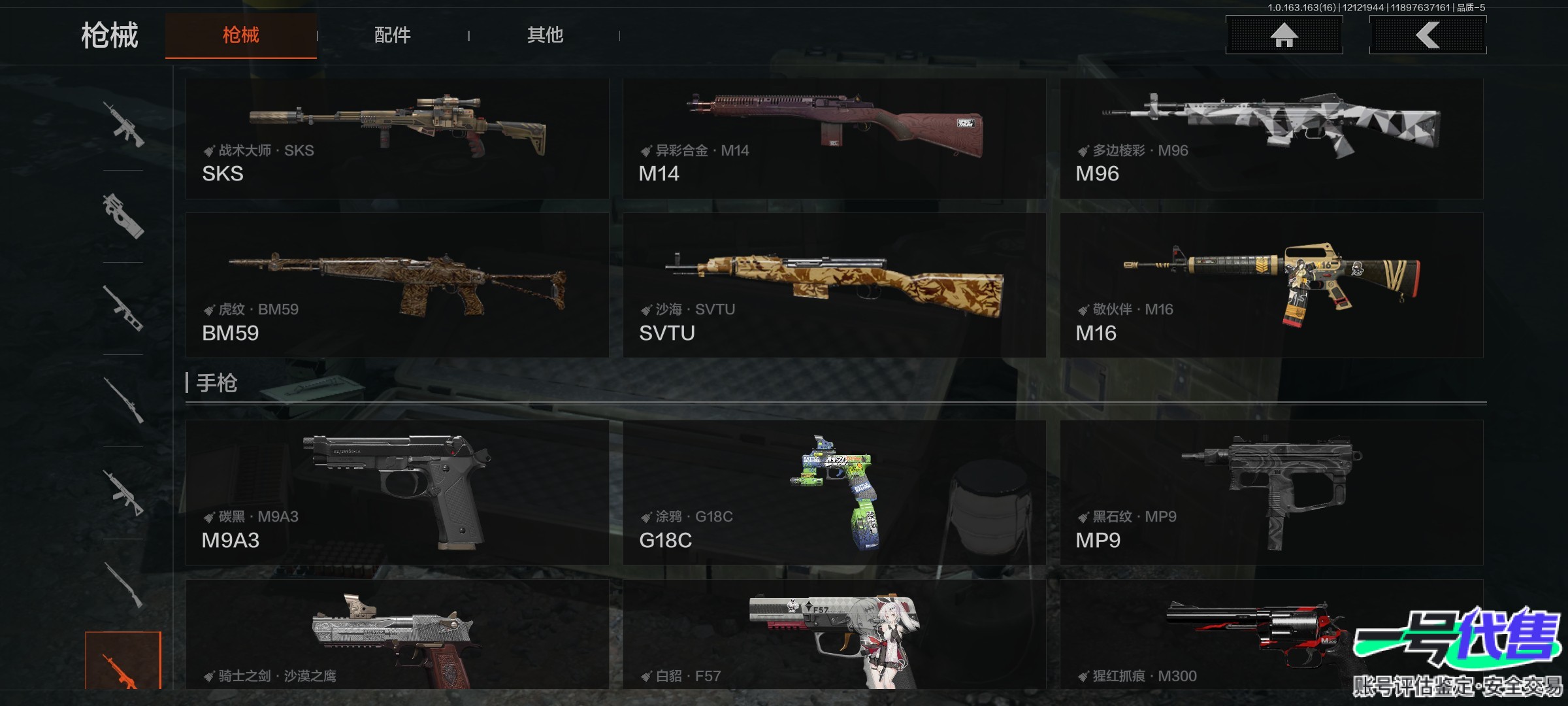1568x706 pixels.
Task: Choose the G18C graffiti pistol
Action: coord(834,492)
